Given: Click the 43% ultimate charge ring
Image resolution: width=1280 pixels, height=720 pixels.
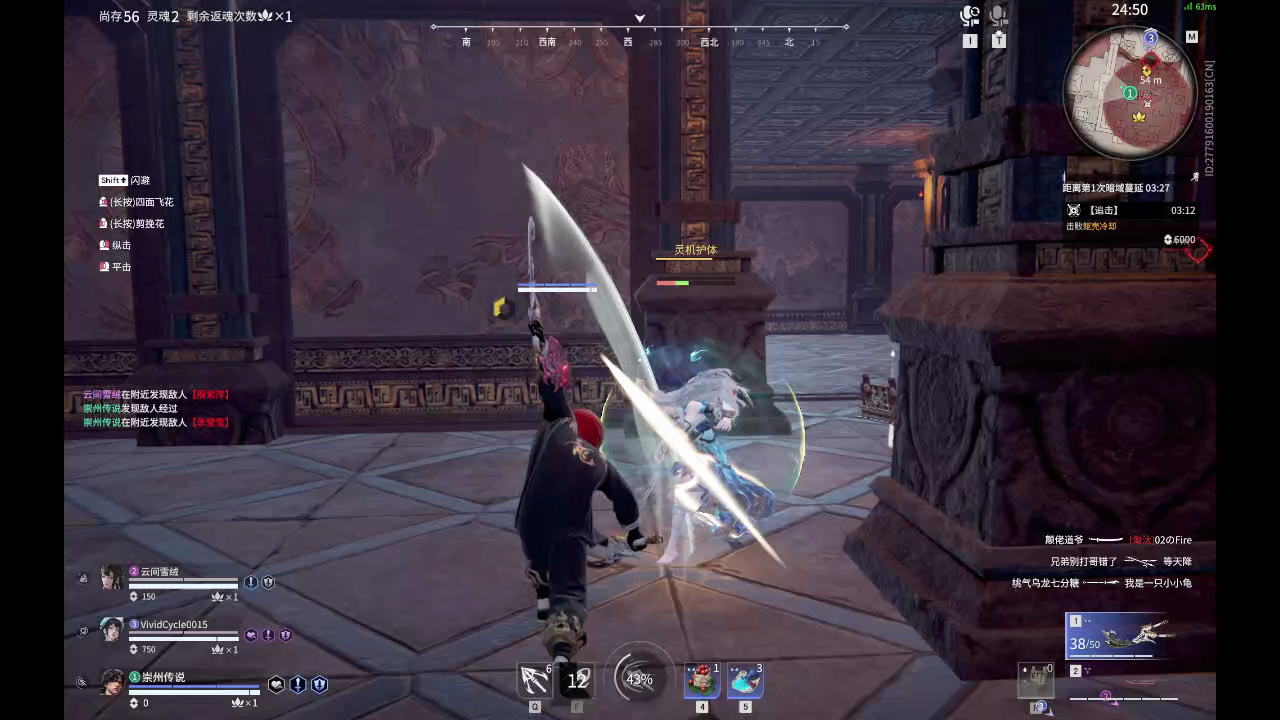Looking at the screenshot, I should [x=640, y=679].
